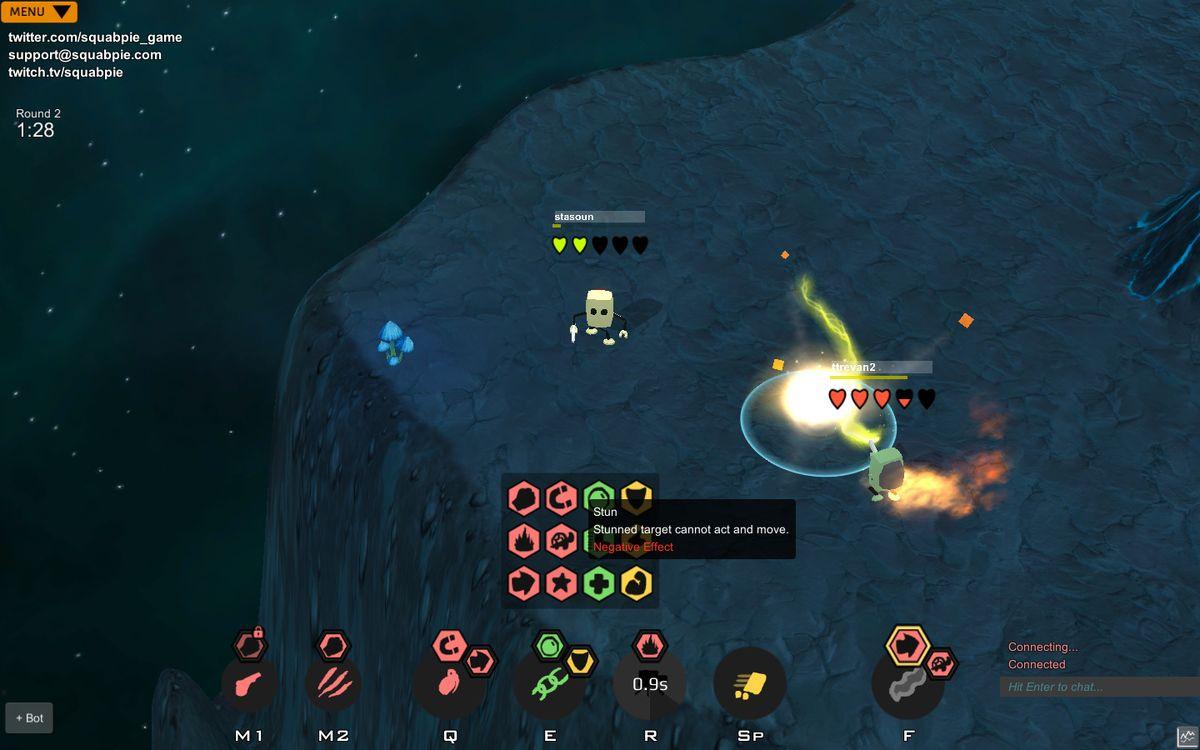1200x750 pixels.
Task: Activate the grey wavy ability on F
Action: coord(908,685)
